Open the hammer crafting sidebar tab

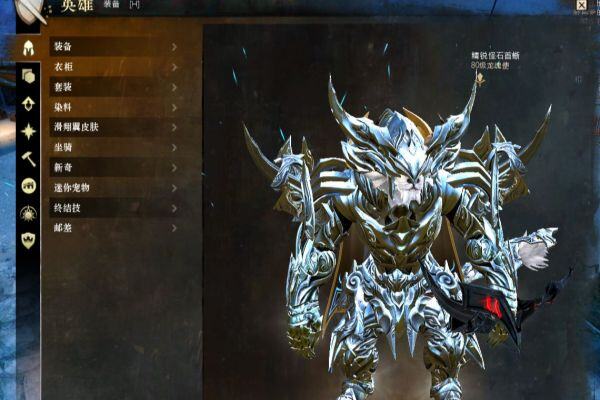(28, 158)
